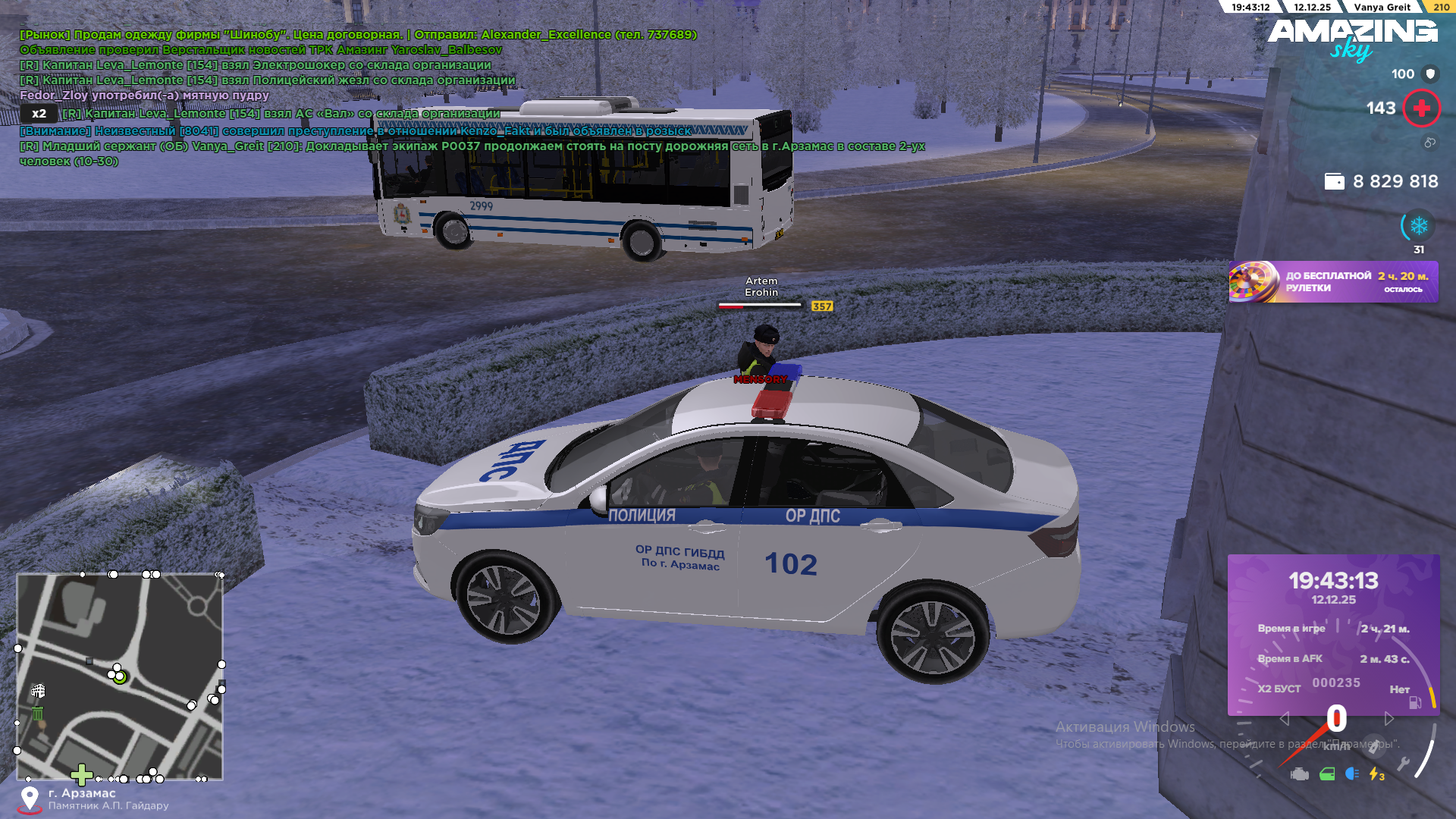Click the wrench vehicle condition icon
1456x819 pixels.
tap(1403, 764)
